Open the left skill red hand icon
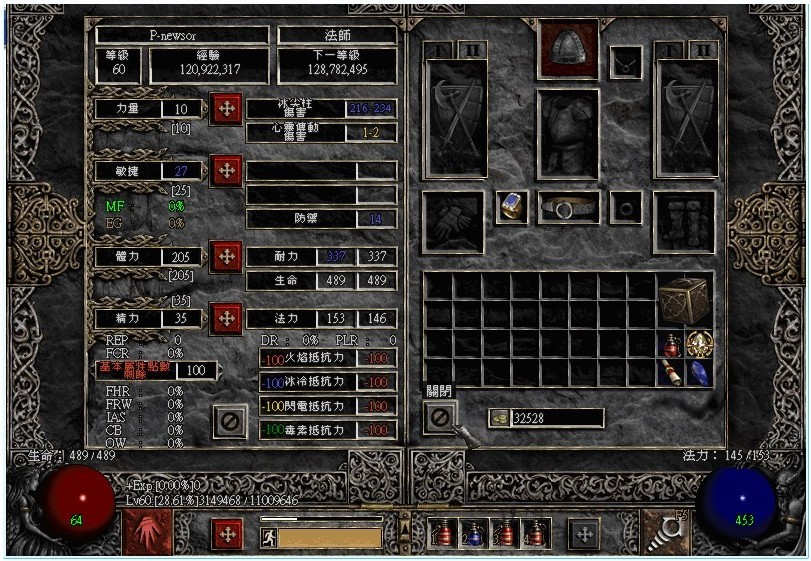This screenshot has width=811, height=561. 147,532
